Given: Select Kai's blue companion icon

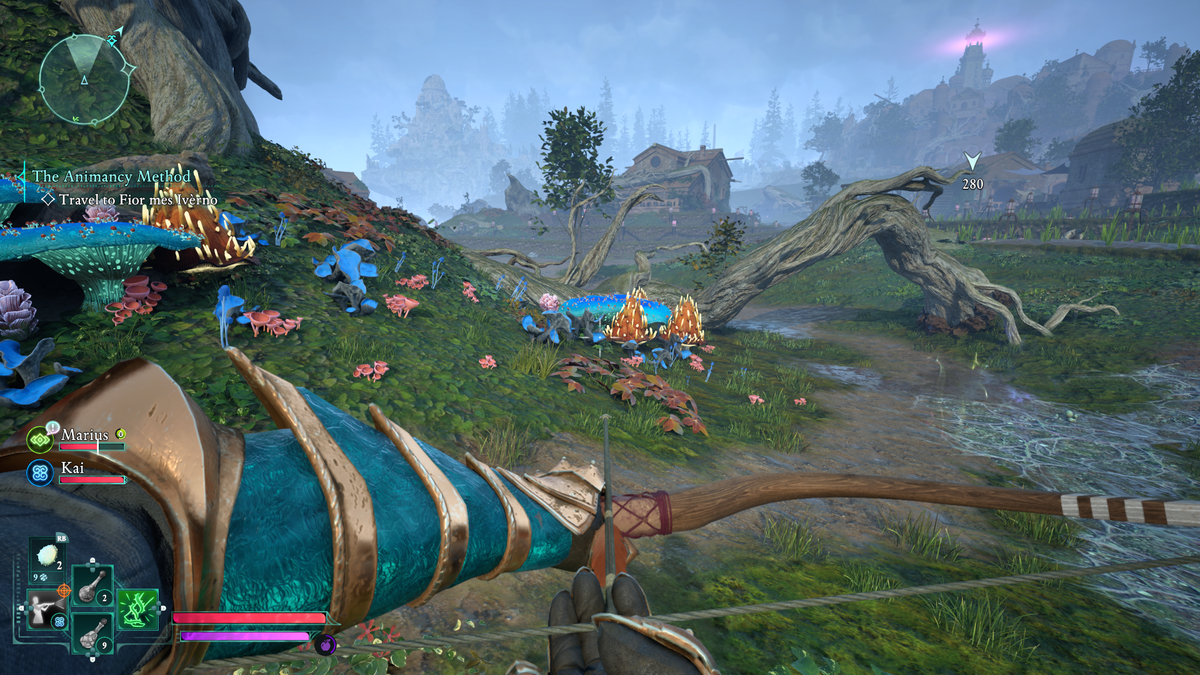Looking at the screenshot, I should point(40,472).
